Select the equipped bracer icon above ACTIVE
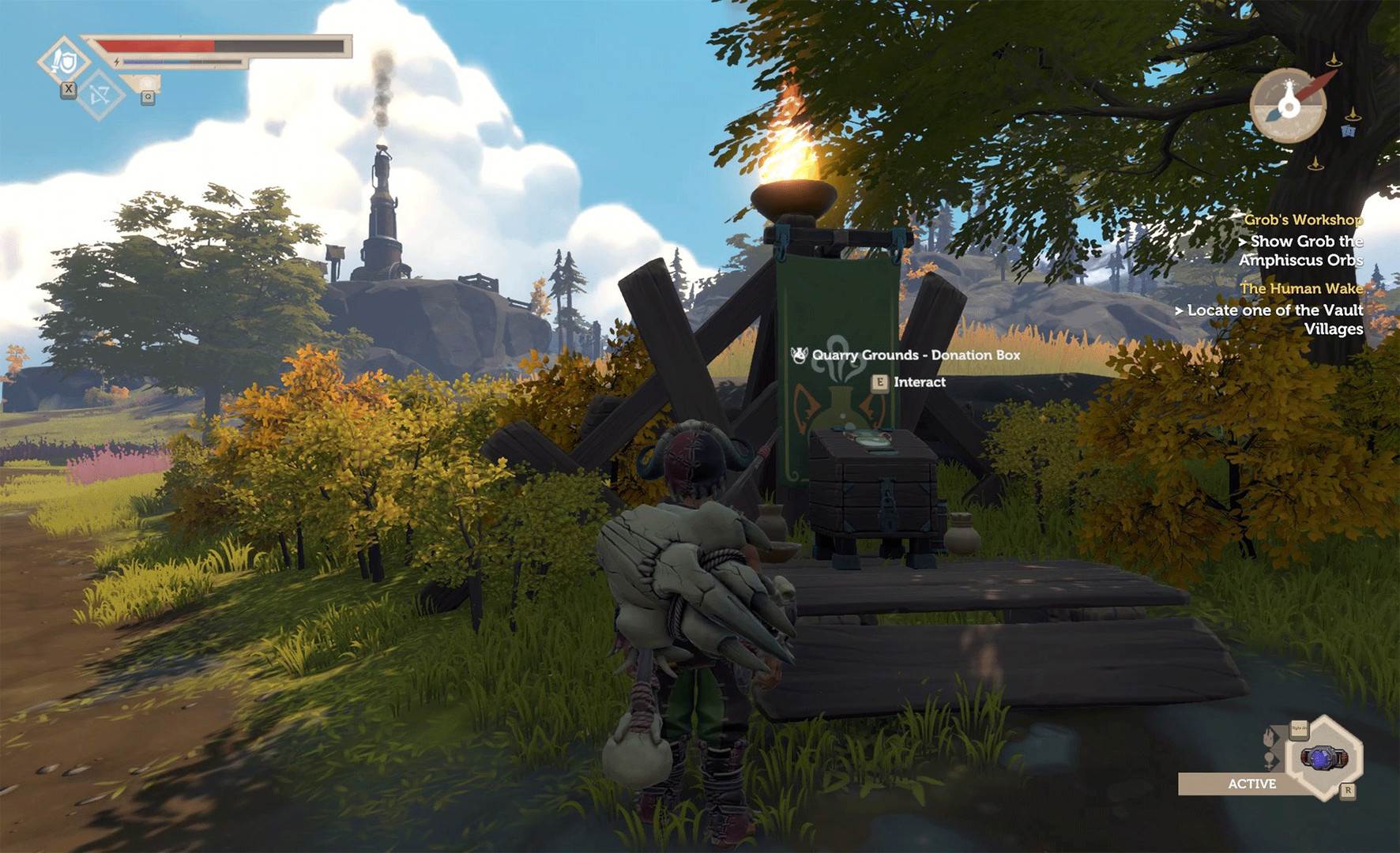 point(1323,758)
